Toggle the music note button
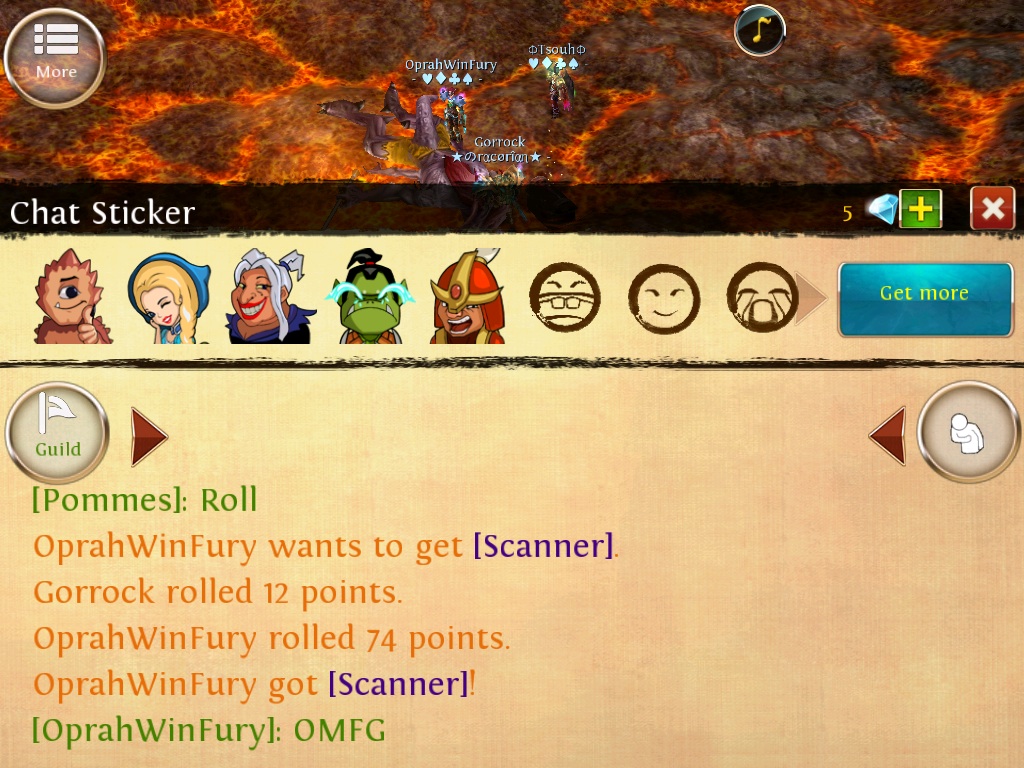Viewport: 1024px width, 768px height. (x=759, y=30)
